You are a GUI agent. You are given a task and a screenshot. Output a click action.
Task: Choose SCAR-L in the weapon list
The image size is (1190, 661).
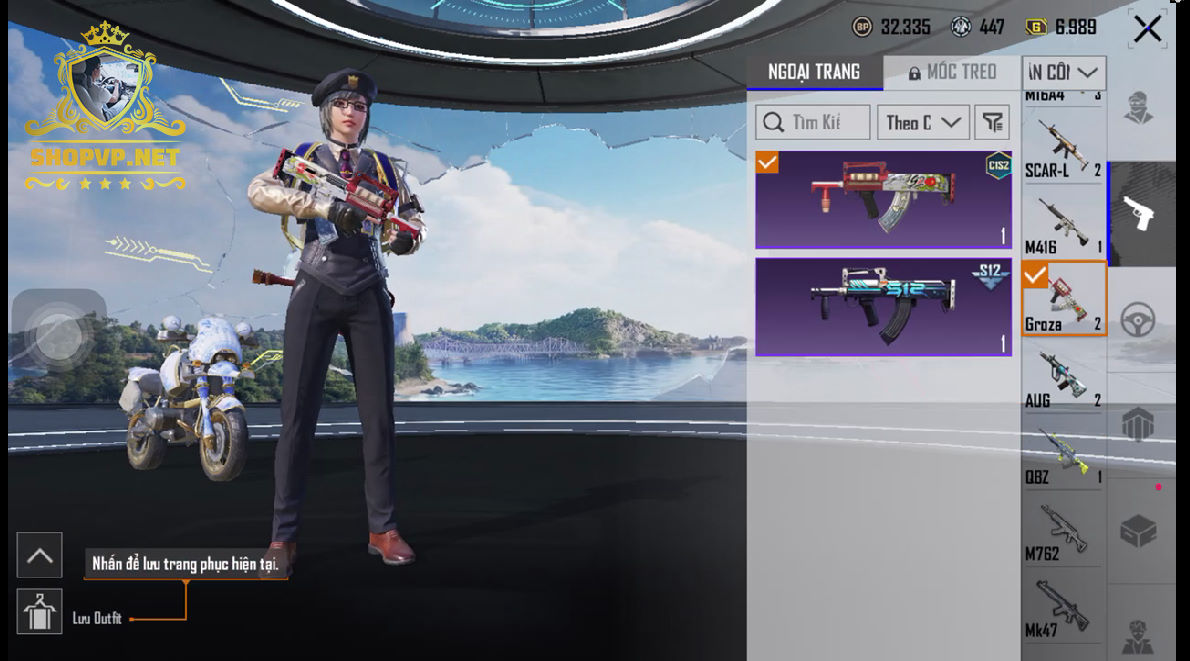(1063, 148)
